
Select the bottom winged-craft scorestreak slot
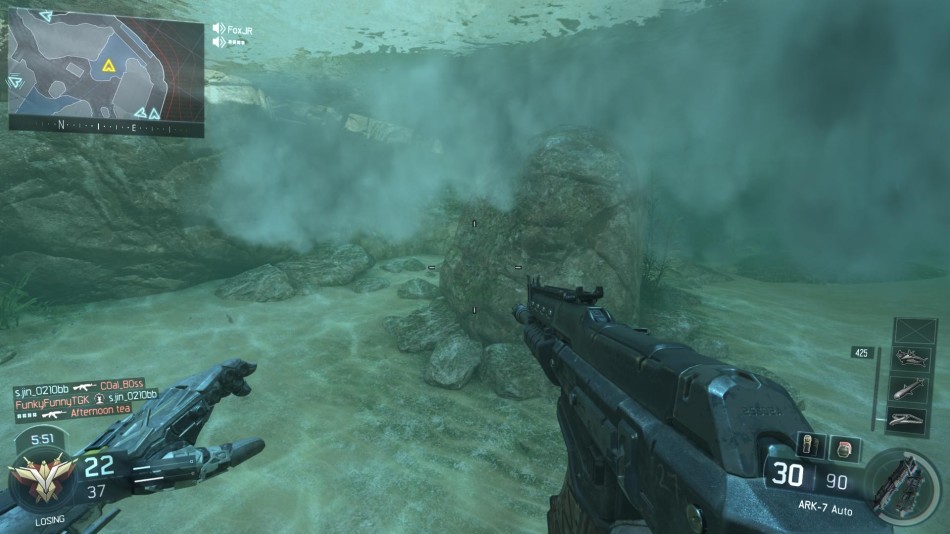coord(909,419)
